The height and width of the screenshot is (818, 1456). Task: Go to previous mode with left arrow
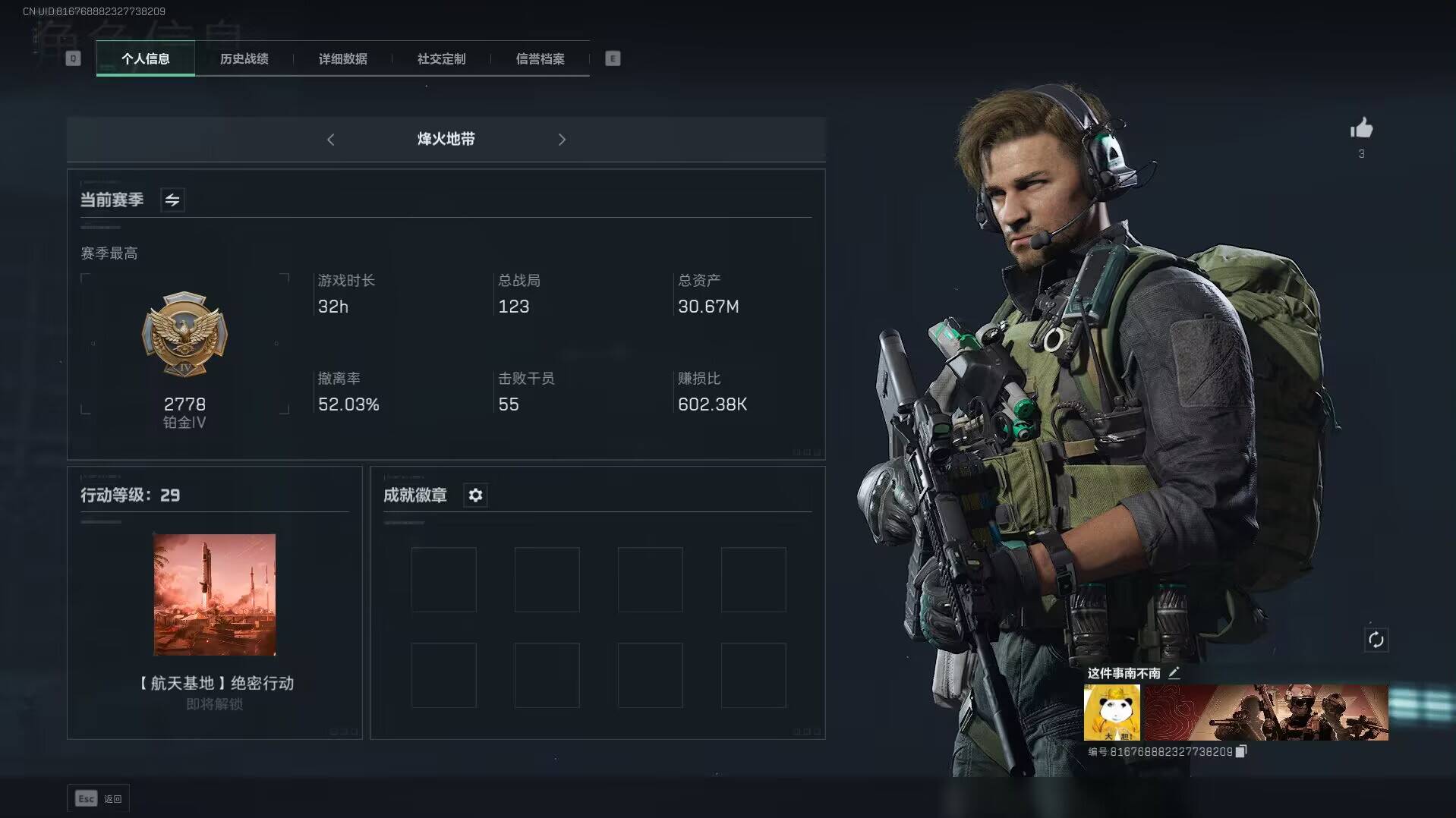pos(330,140)
